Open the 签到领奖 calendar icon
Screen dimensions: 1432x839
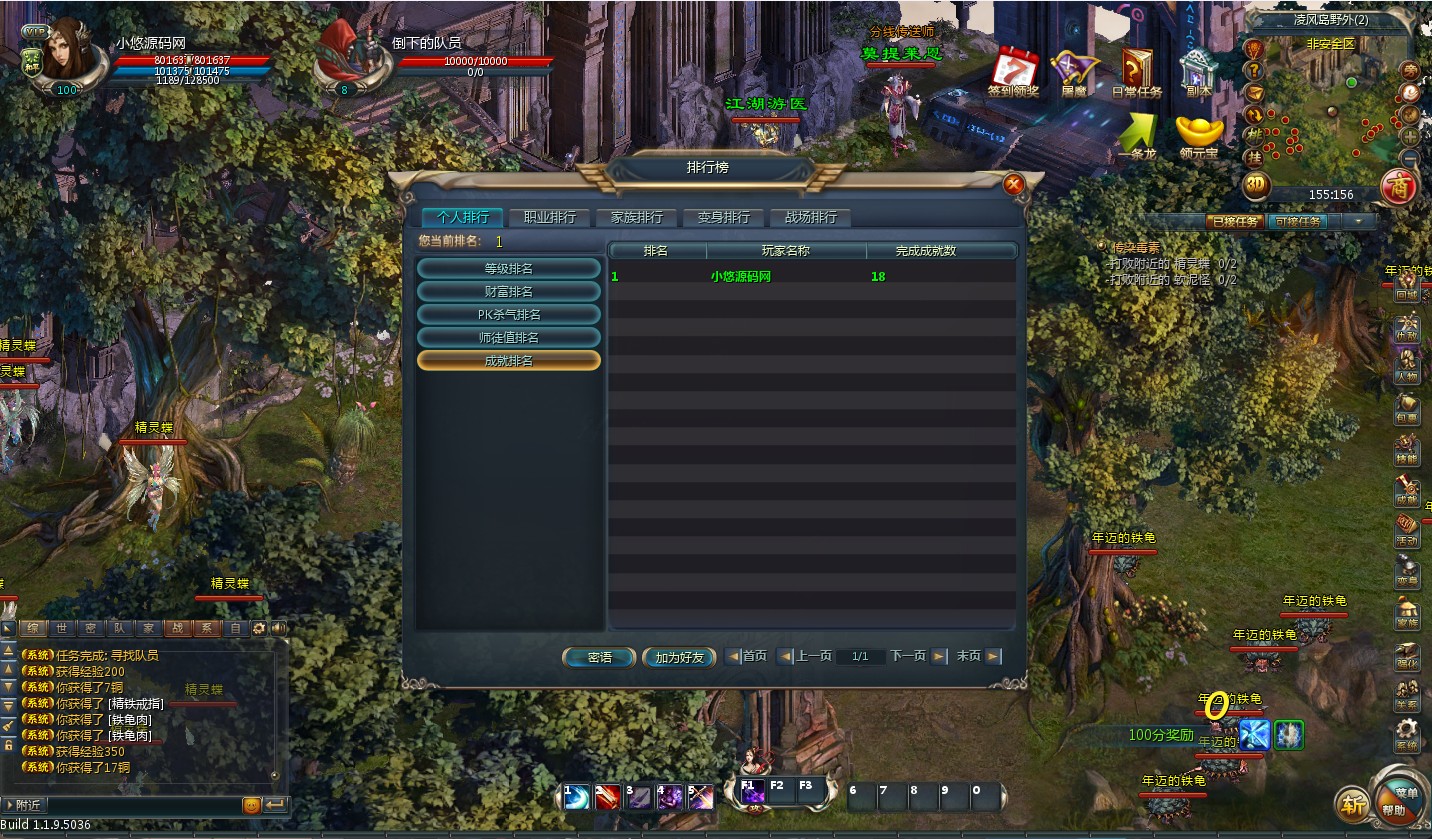tap(1014, 70)
